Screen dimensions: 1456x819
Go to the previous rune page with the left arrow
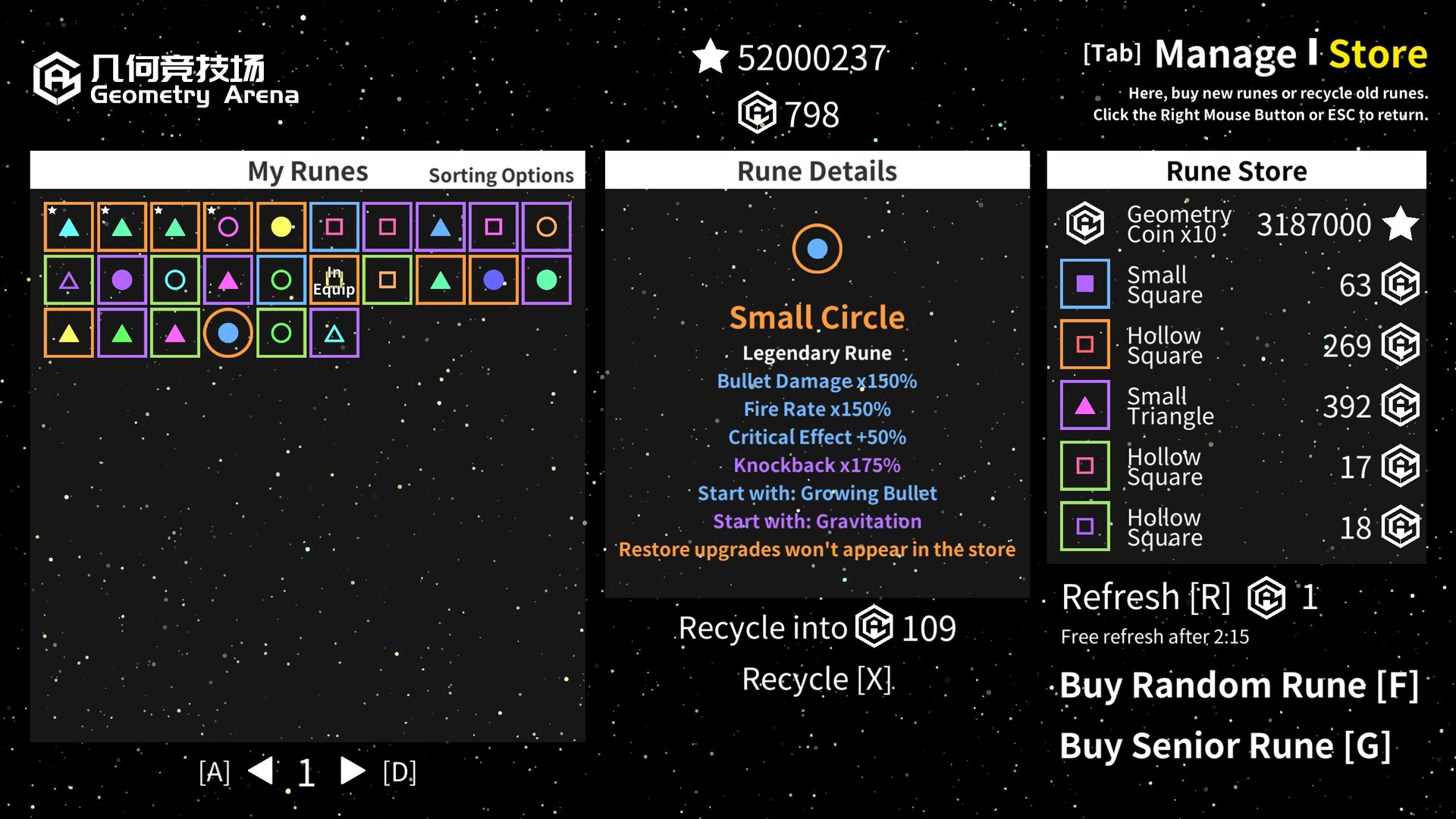[x=260, y=770]
